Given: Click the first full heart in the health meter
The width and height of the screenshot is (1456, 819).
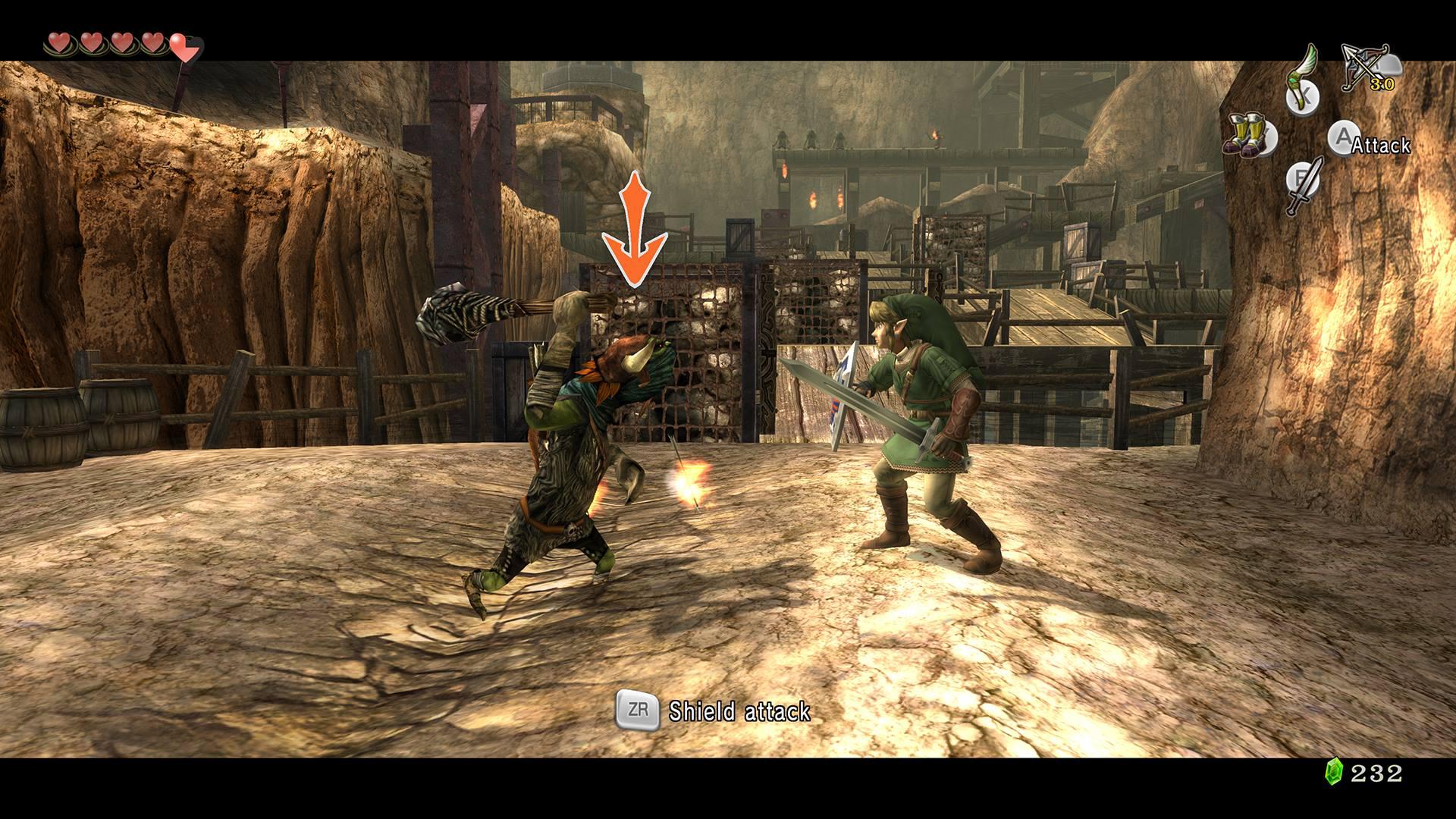Looking at the screenshot, I should point(59,43).
